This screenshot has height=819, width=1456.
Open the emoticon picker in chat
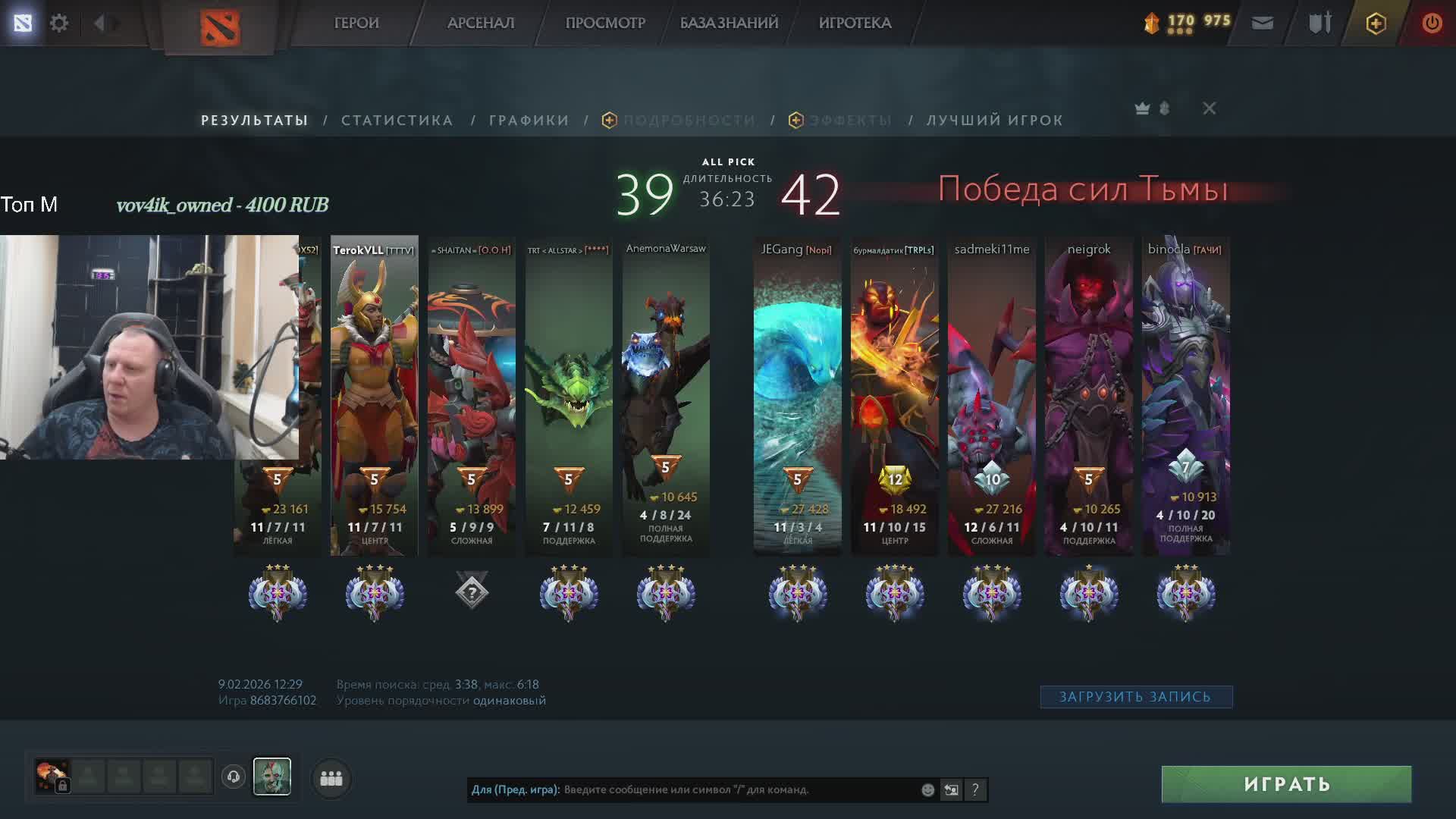(927, 789)
